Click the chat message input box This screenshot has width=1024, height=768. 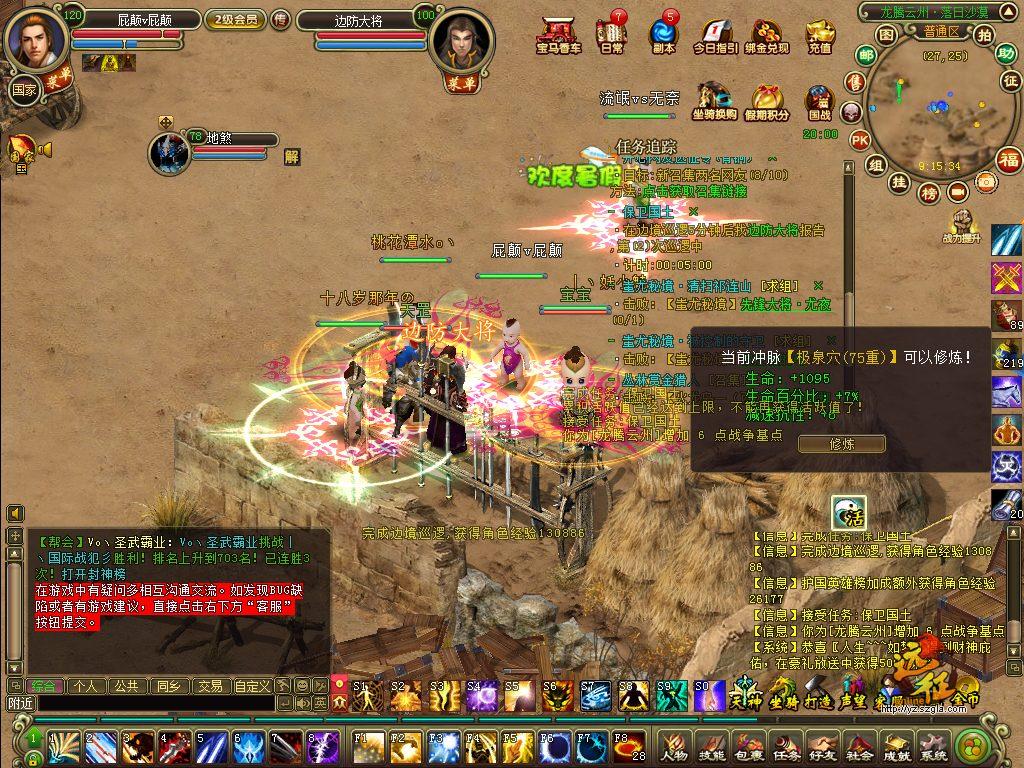click(x=155, y=704)
